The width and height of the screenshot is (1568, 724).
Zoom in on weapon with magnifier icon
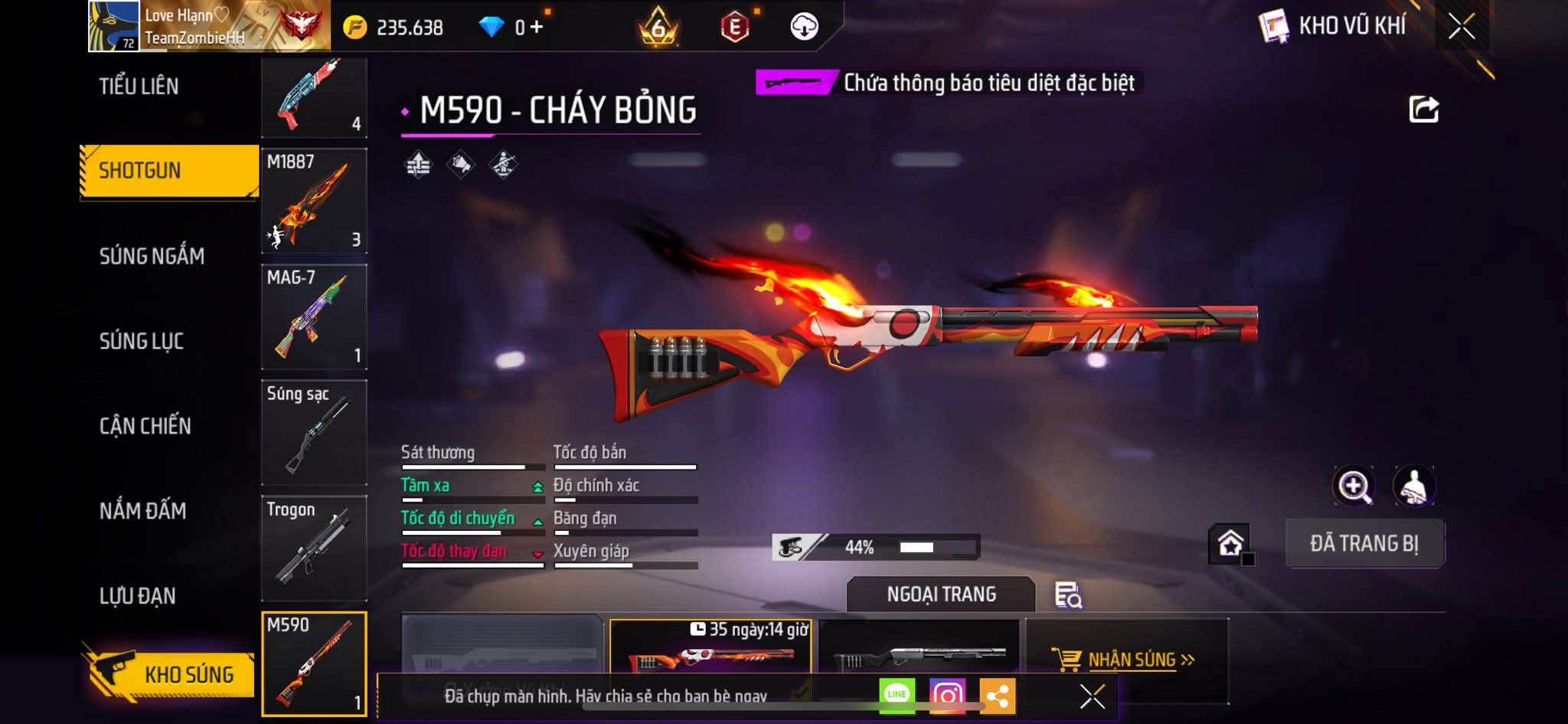(x=1354, y=486)
